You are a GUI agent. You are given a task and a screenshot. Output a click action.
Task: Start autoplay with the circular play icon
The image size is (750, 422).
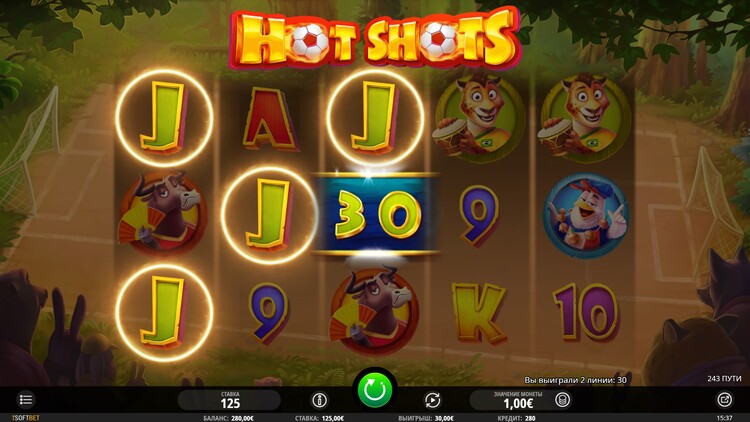point(432,399)
